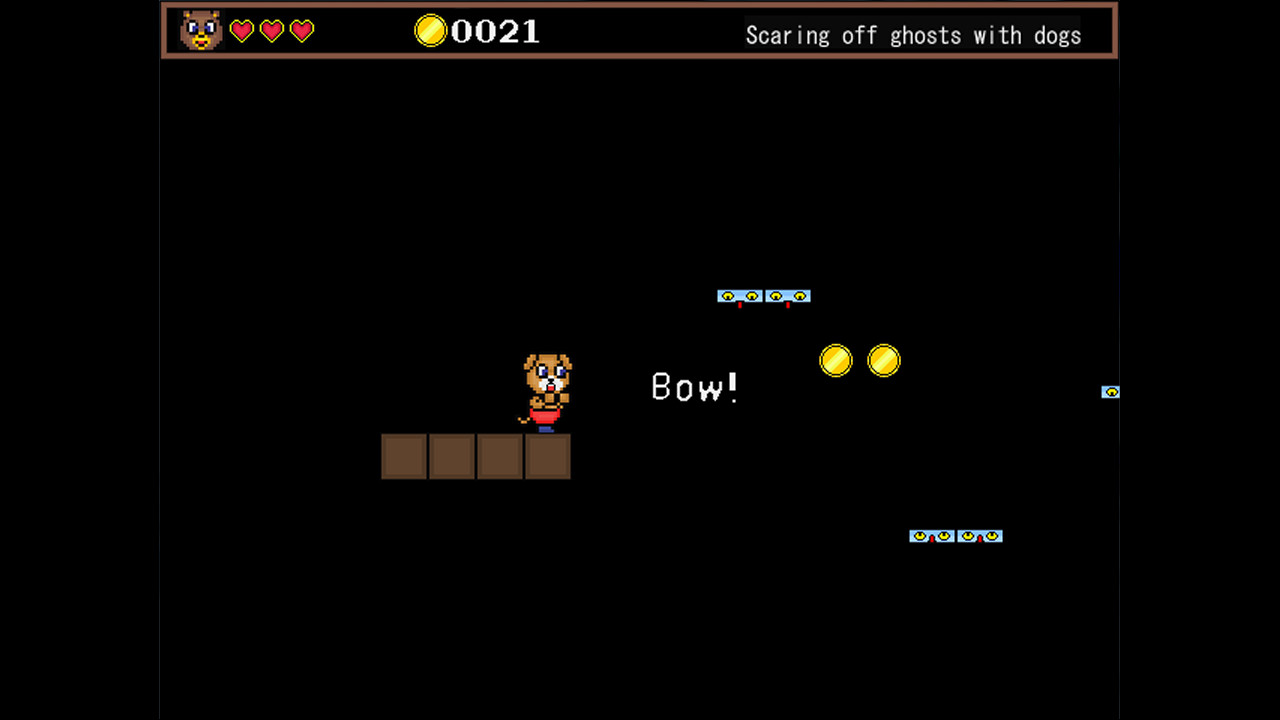Image resolution: width=1280 pixels, height=720 pixels.
Task: Click the coin icon next to the score
Action: tap(430, 31)
